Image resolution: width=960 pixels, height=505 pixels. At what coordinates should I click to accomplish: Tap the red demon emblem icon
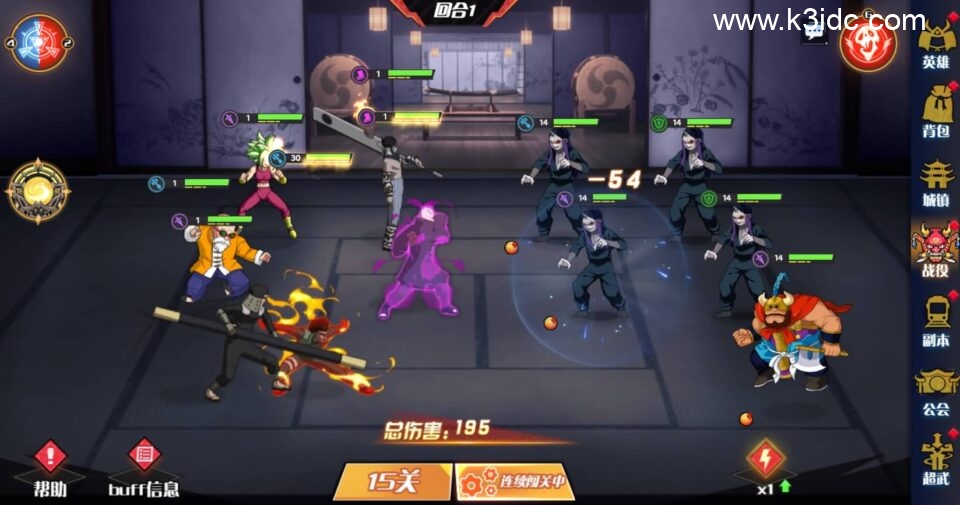[868, 42]
